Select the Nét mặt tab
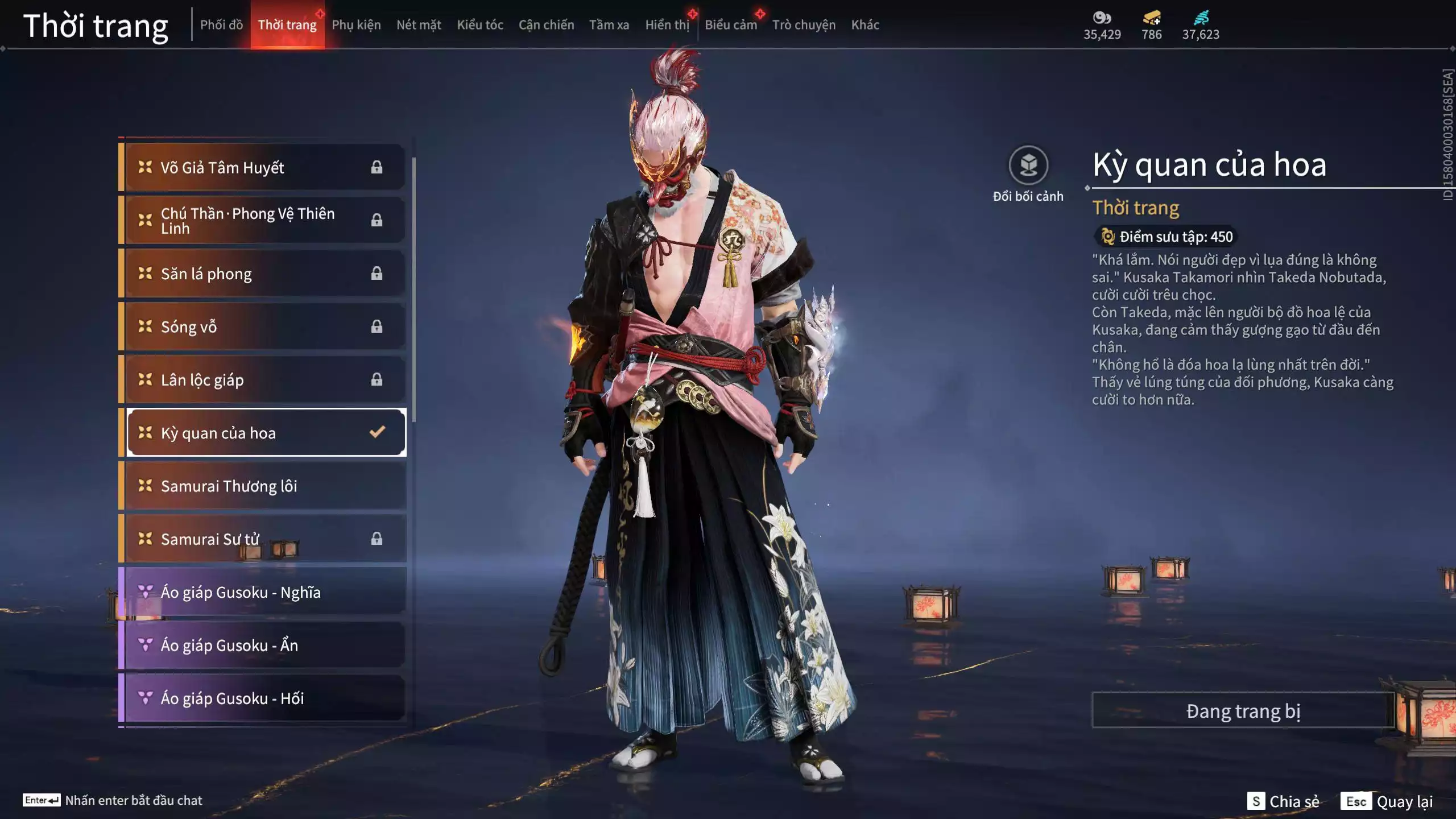 [419, 25]
